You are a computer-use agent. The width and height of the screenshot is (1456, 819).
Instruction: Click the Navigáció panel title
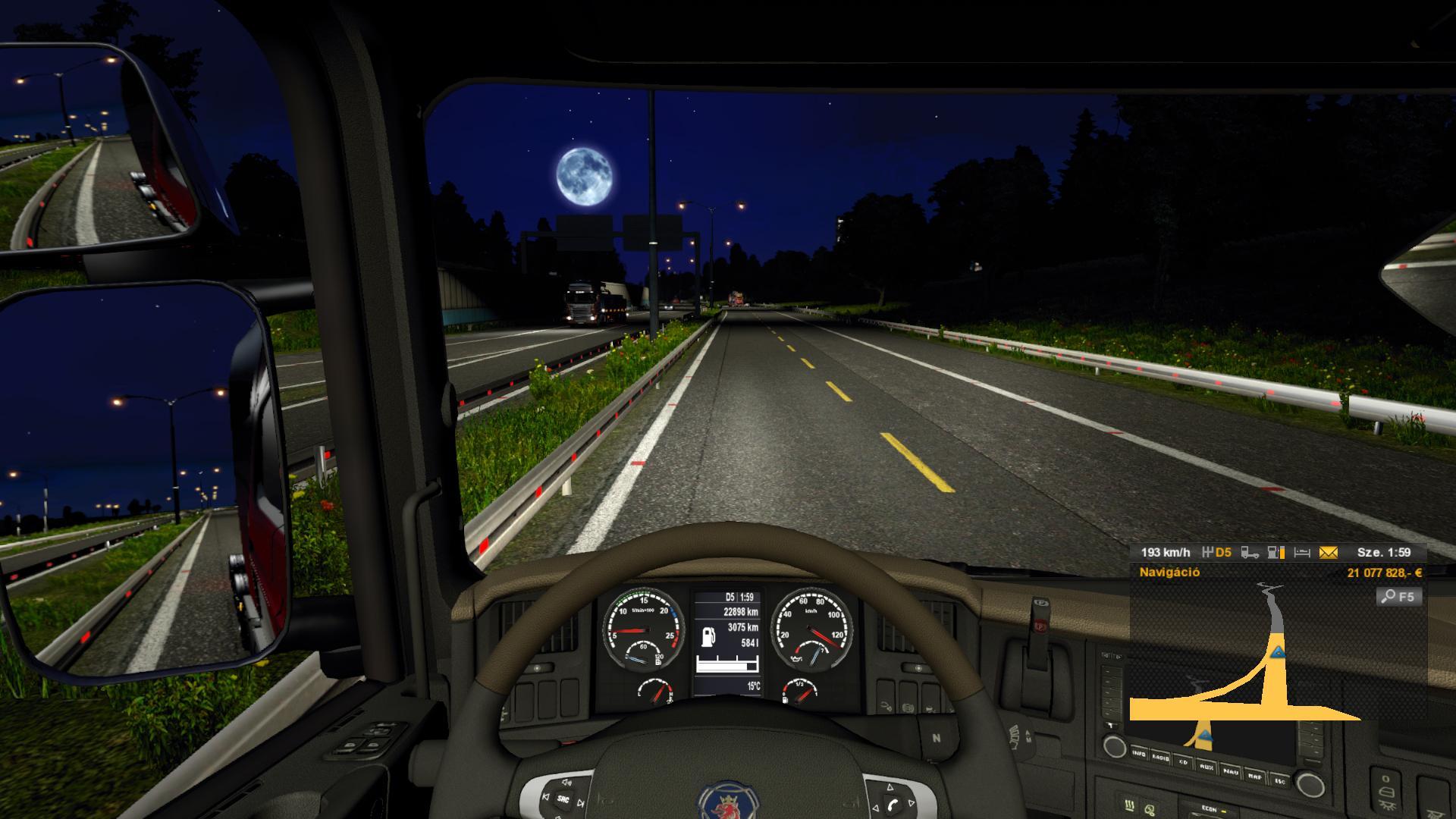[x=1169, y=573]
